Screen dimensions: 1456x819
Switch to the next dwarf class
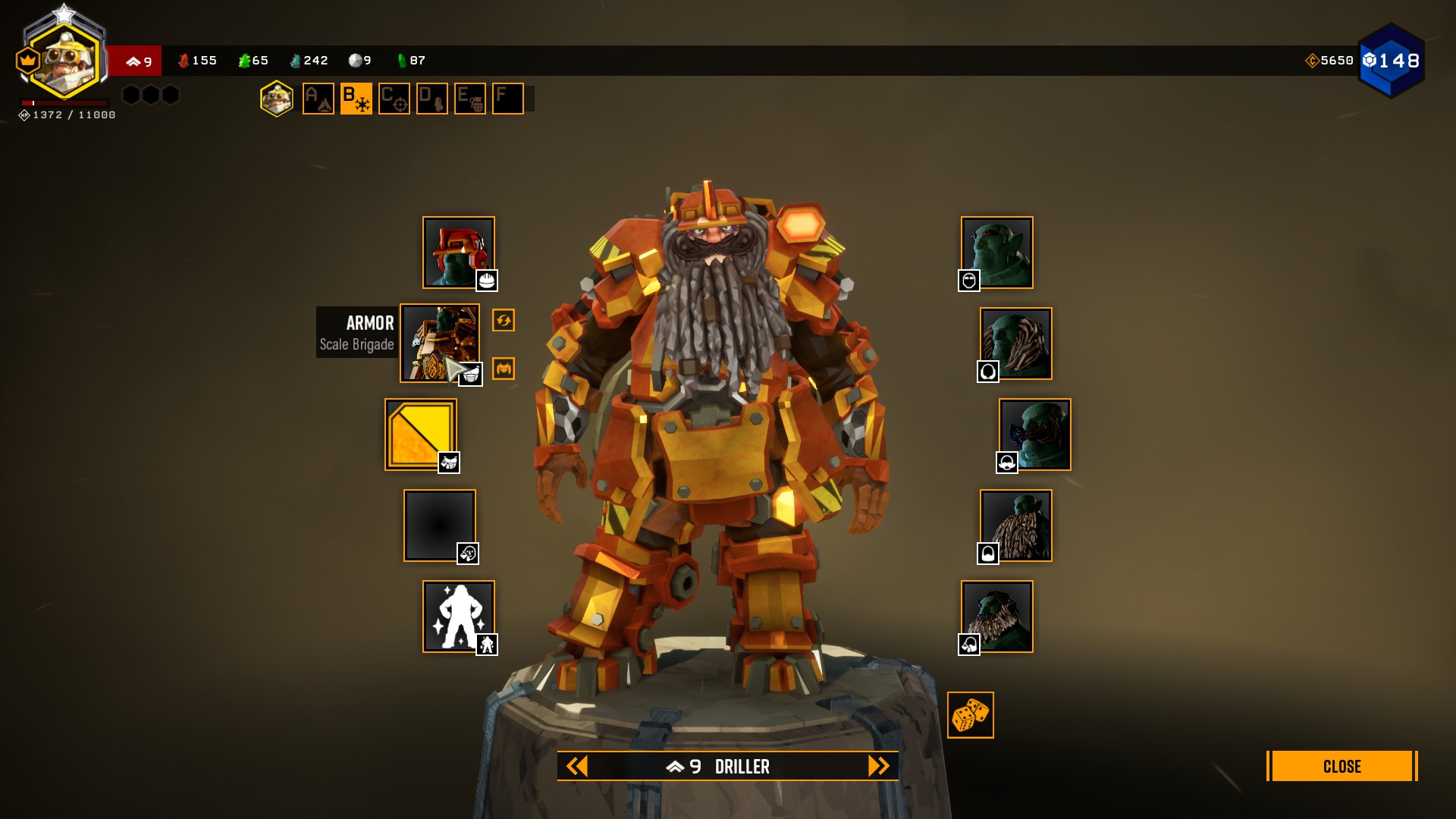click(878, 766)
